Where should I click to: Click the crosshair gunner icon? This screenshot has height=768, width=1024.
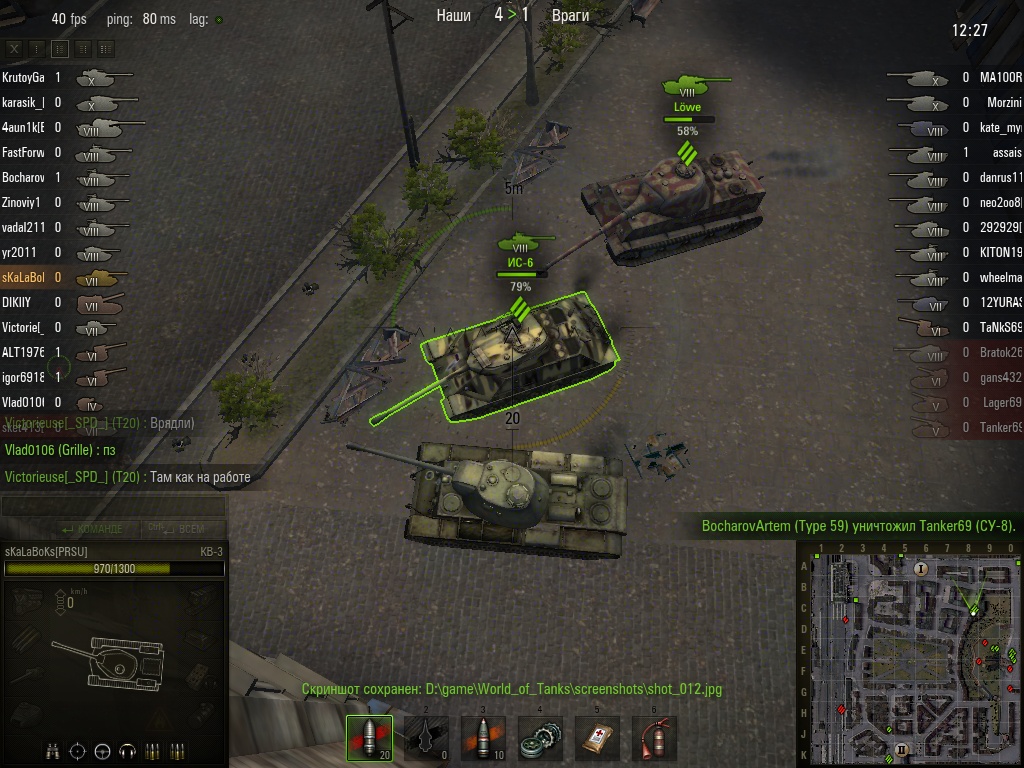click(x=79, y=751)
